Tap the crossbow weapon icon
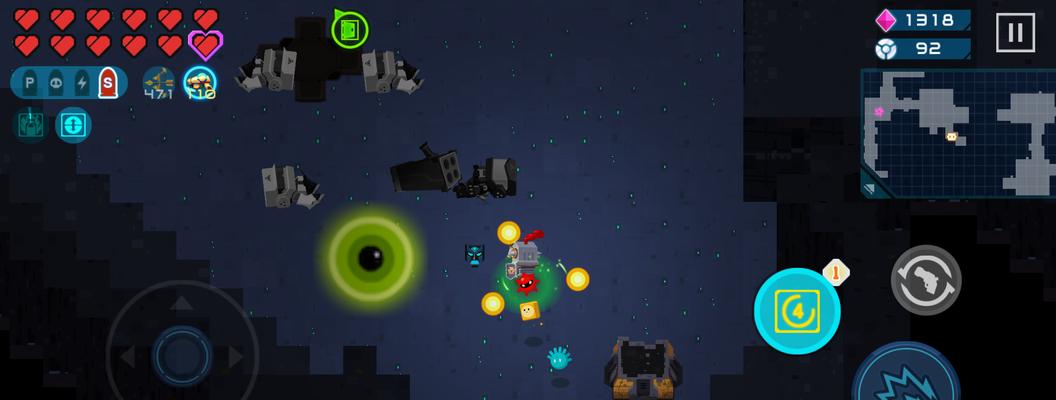Screen dimensions: 1056x400 (x=159, y=83)
